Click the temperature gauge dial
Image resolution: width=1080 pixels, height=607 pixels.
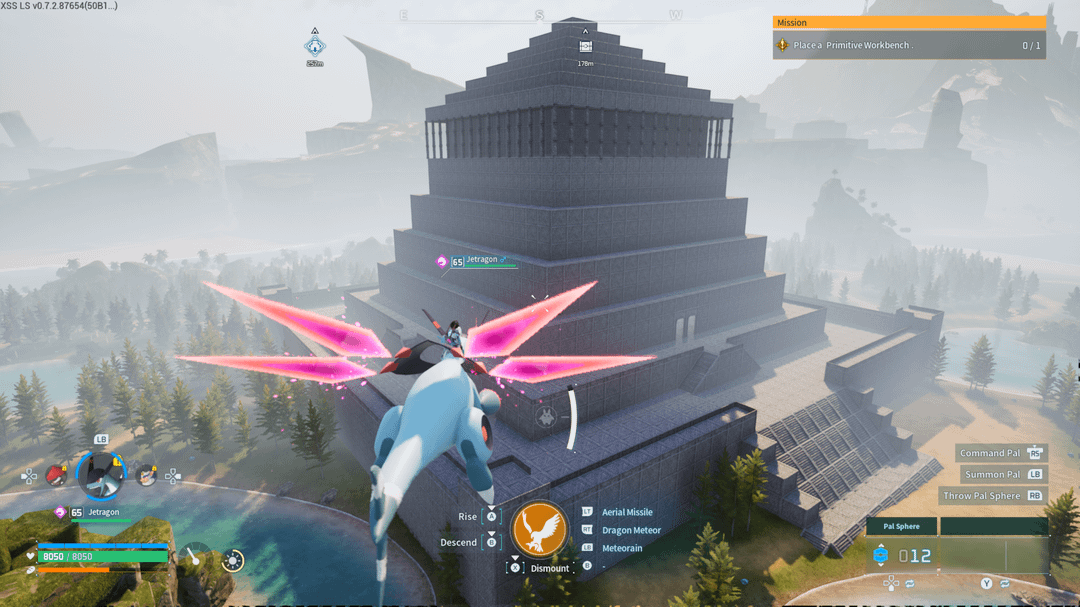click(x=197, y=556)
